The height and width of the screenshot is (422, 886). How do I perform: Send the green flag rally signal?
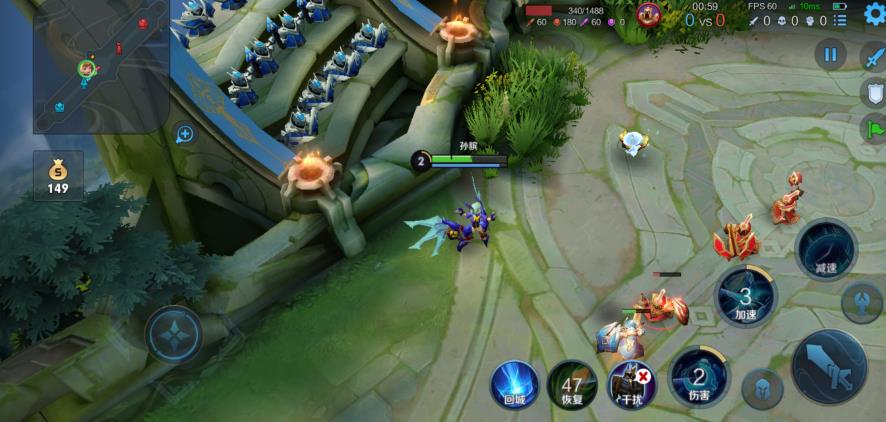pos(873,129)
